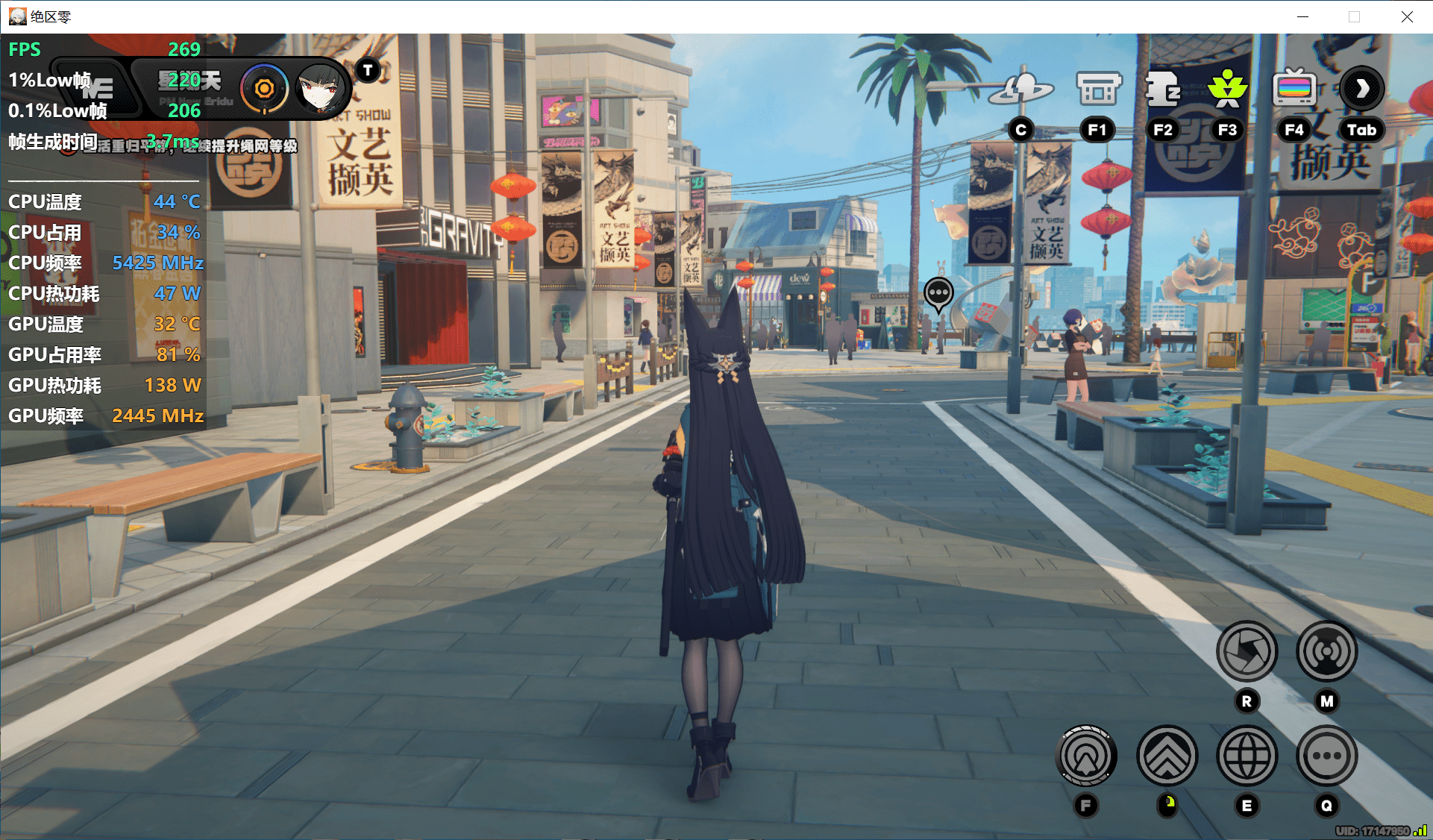Viewport: 1433px width, 840px height.
Task: Open the rainbow television icon
Action: point(1294,90)
